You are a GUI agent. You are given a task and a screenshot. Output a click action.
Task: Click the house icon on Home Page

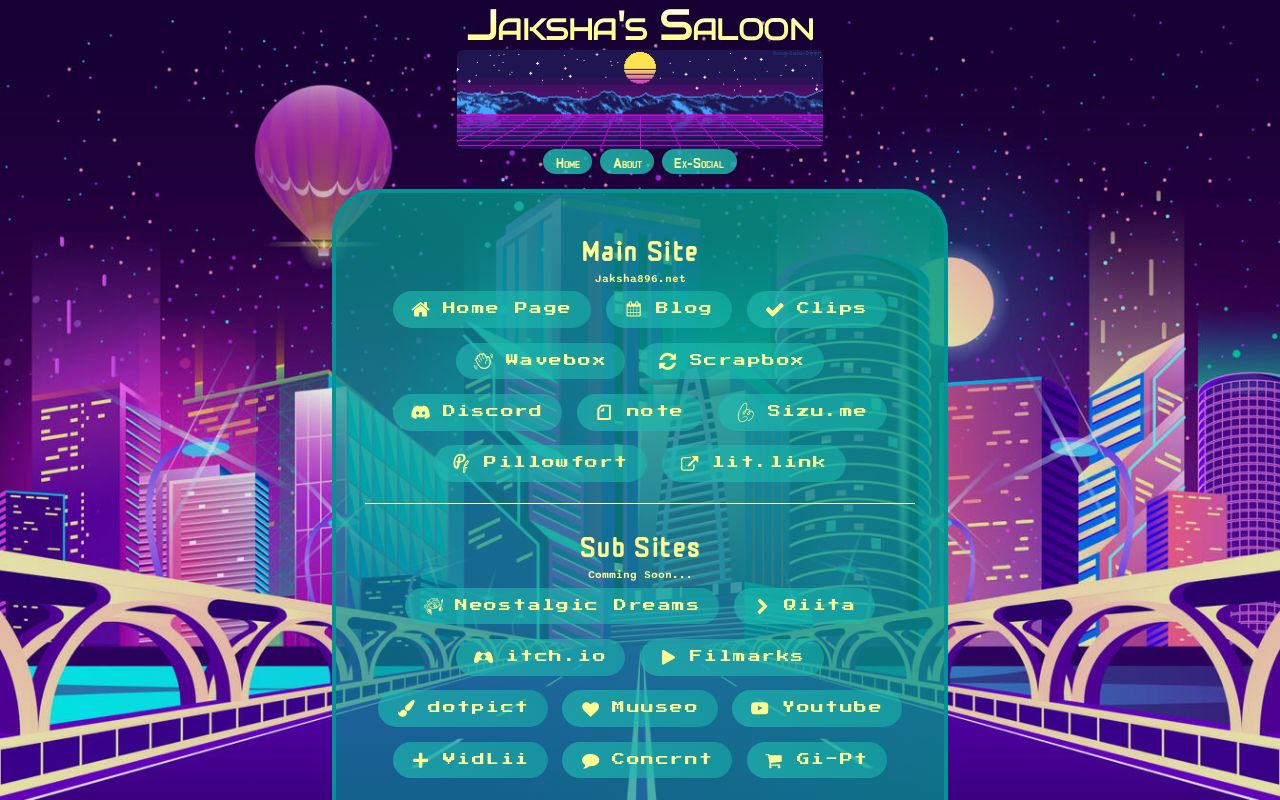pyautogui.click(x=420, y=308)
